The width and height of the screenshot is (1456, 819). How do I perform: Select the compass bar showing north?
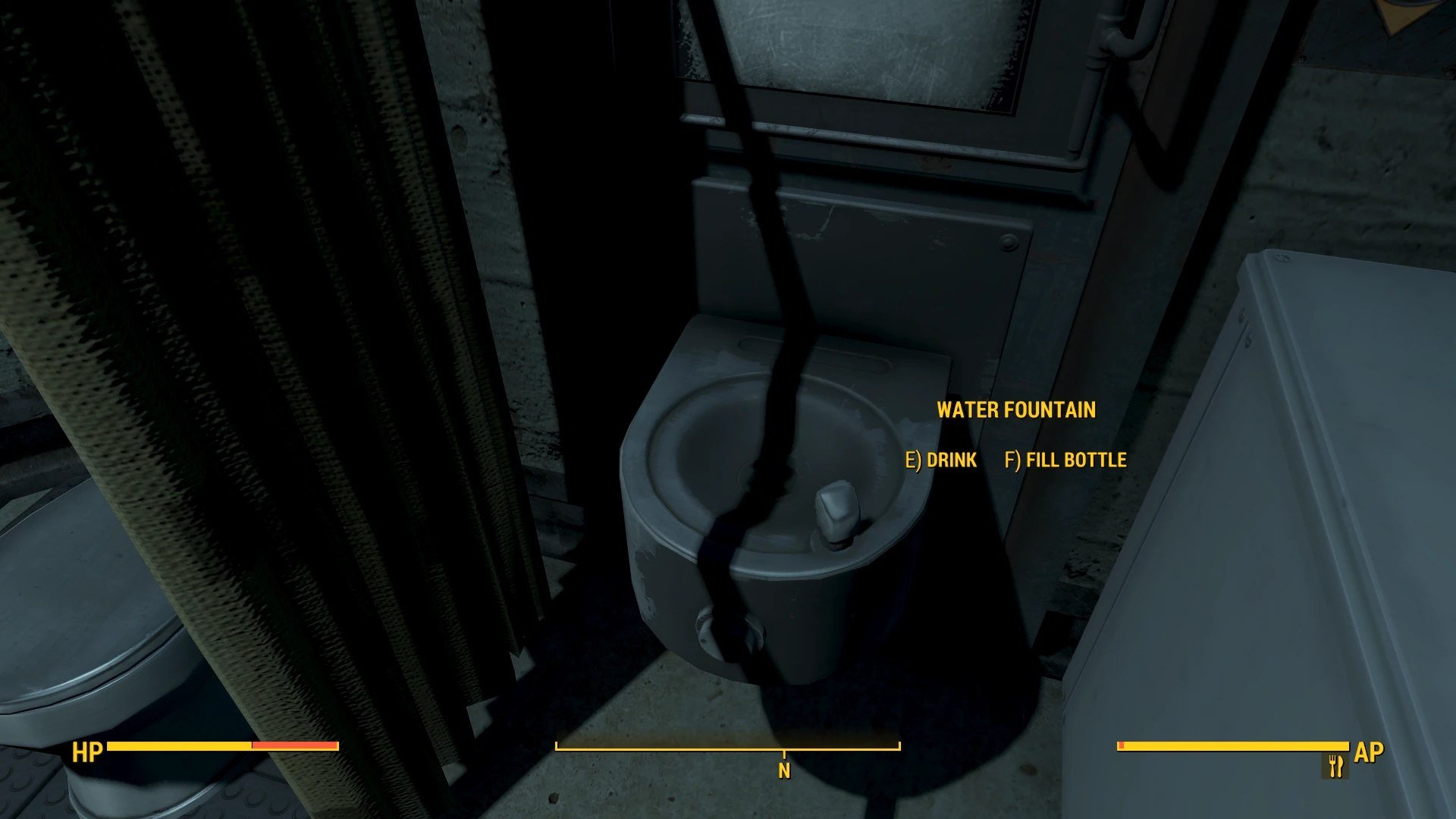click(727, 748)
